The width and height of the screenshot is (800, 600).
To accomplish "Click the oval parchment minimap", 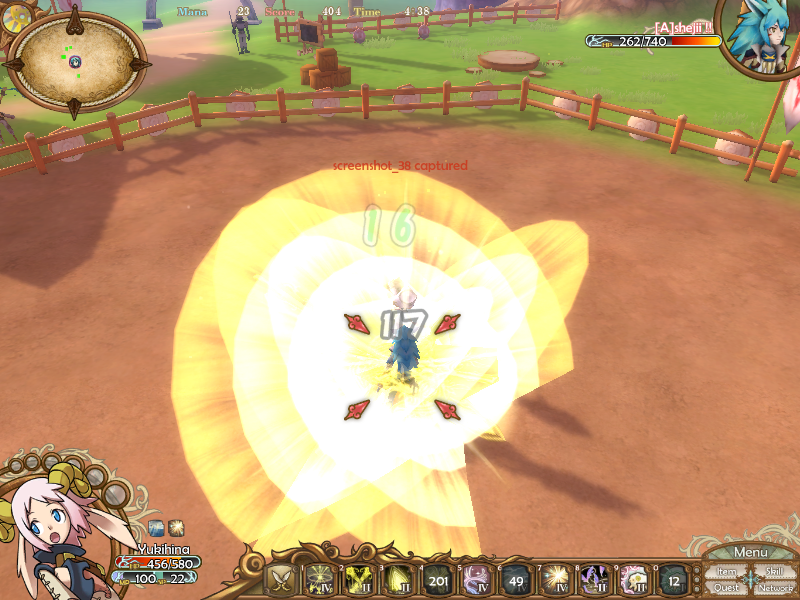I will pyautogui.click(x=75, y=60).
